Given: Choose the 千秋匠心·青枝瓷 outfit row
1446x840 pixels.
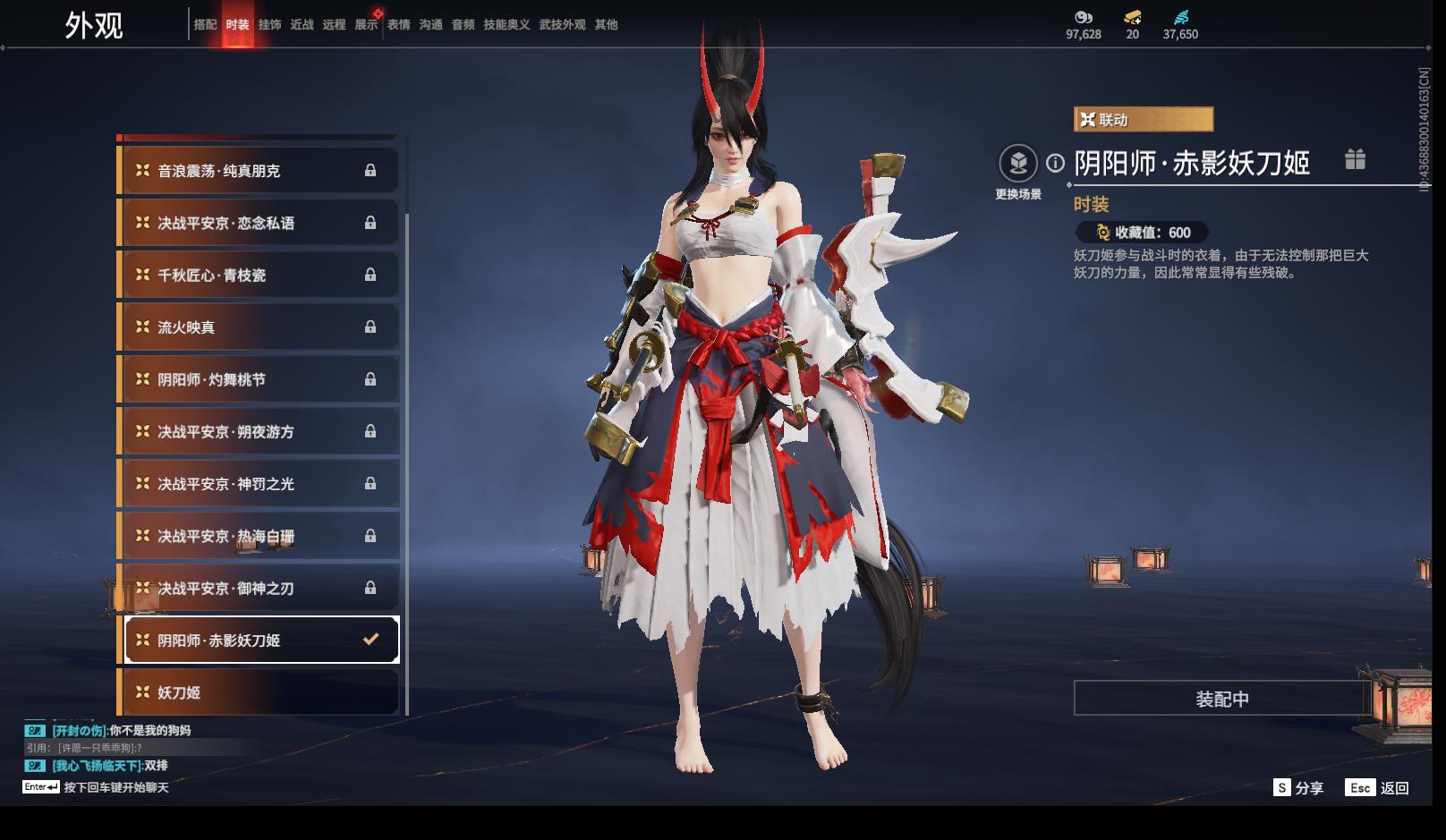Looking at the screenshot, I should 258,276.
